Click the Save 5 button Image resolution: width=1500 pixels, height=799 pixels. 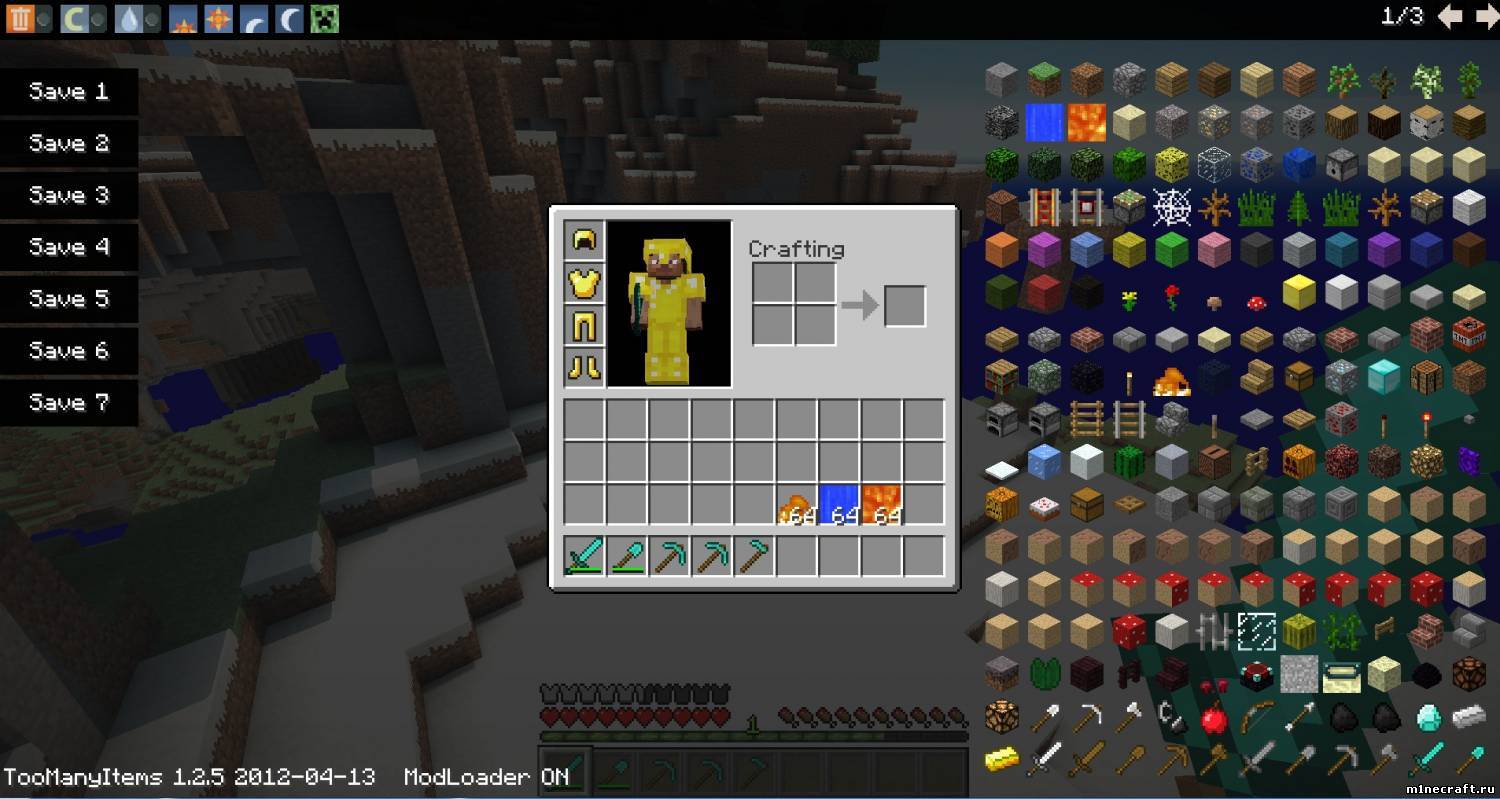(x=68, y=299)
